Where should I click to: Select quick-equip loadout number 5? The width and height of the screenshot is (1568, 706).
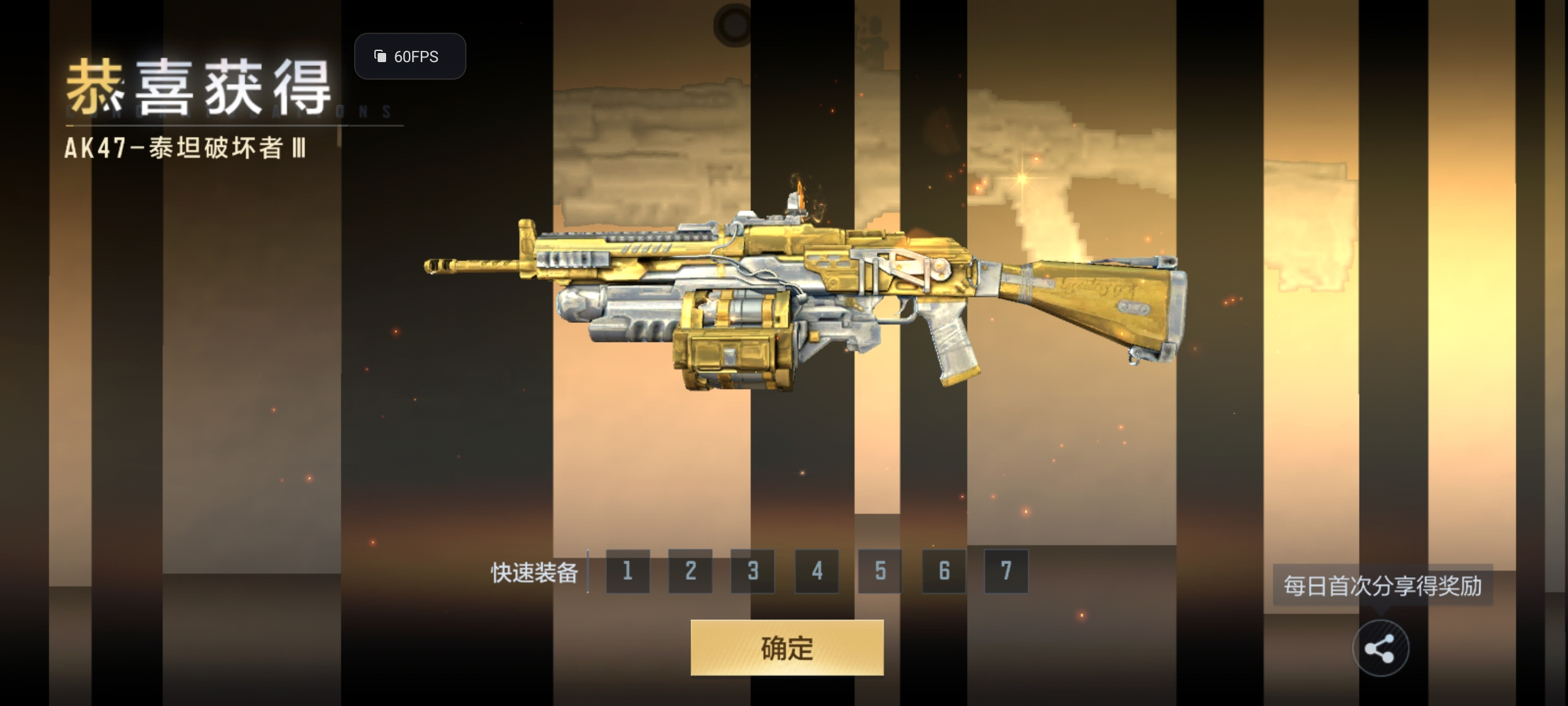[880, 571]
